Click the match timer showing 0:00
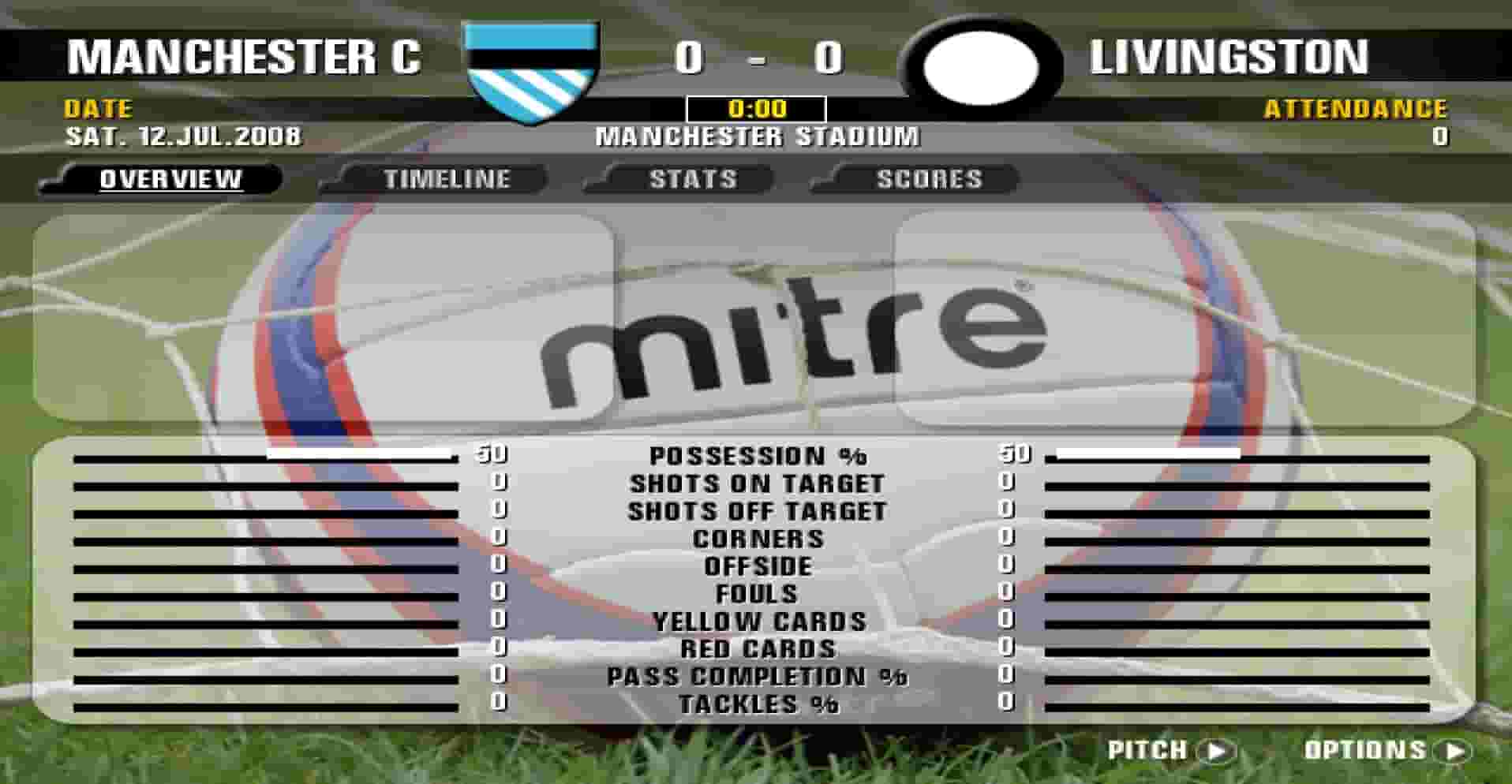Image resolution: width=1512 pixels, height=784 pixels. tap(756, 109)
